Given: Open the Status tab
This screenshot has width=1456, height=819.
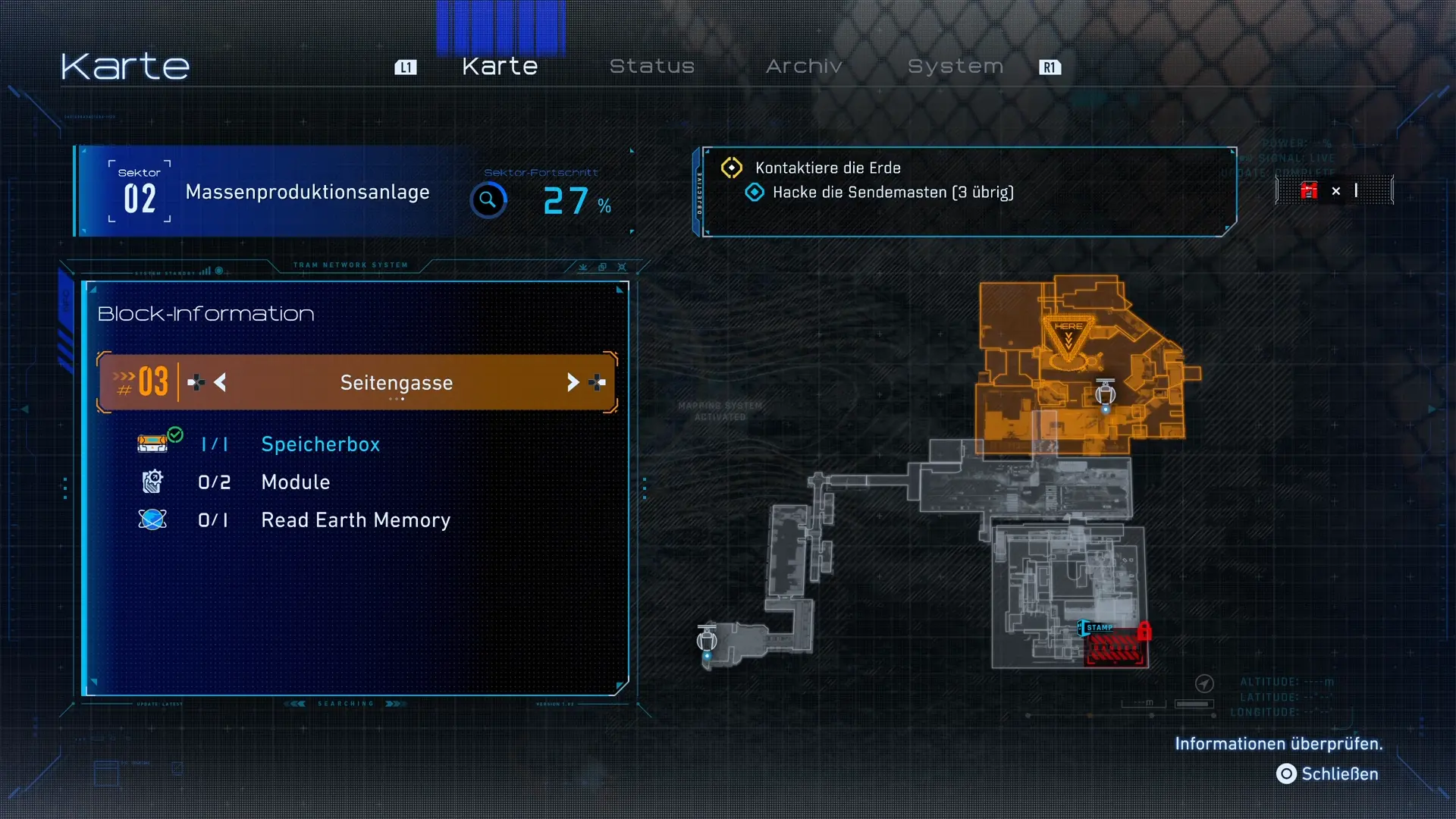Looking at the screenshot, I should point(652,67).
